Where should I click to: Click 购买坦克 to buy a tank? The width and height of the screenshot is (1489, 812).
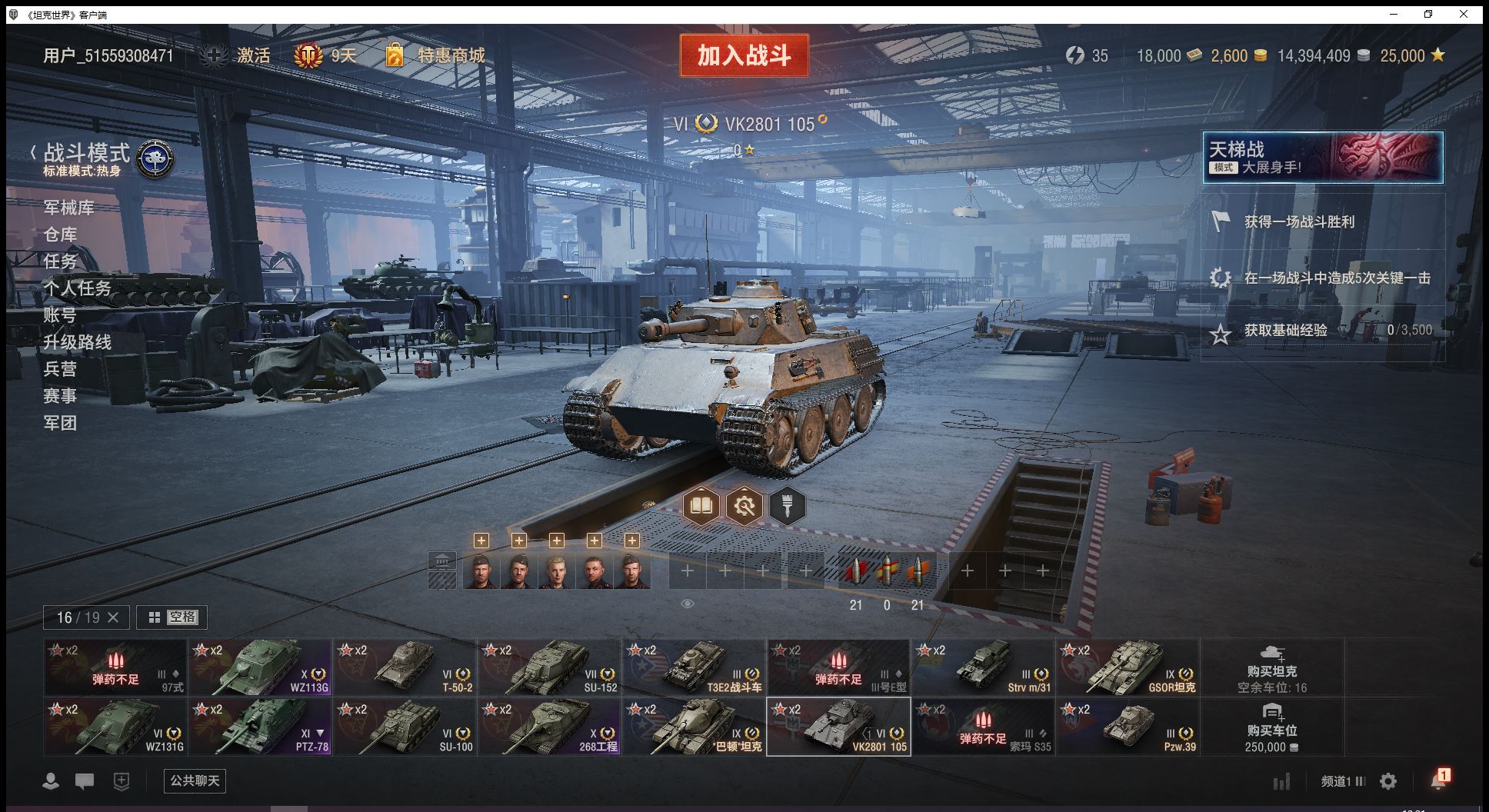pos(1271,667)
